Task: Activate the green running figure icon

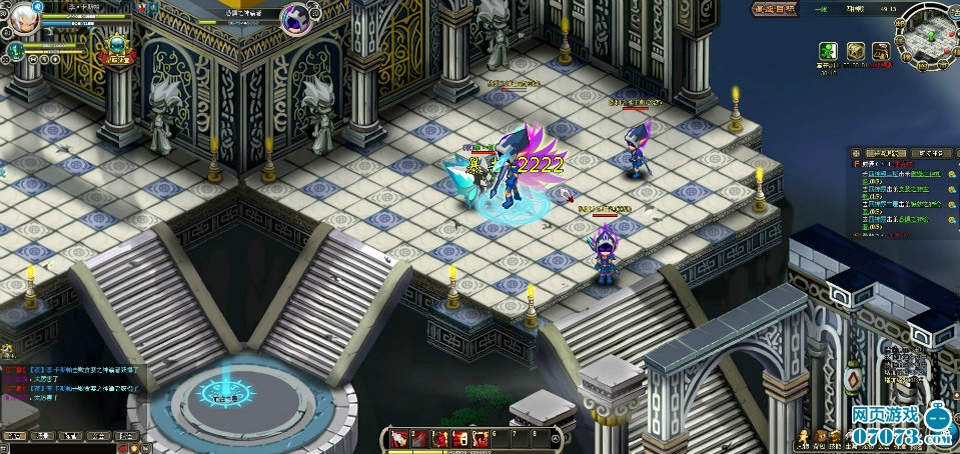Action: coord(828,51)
